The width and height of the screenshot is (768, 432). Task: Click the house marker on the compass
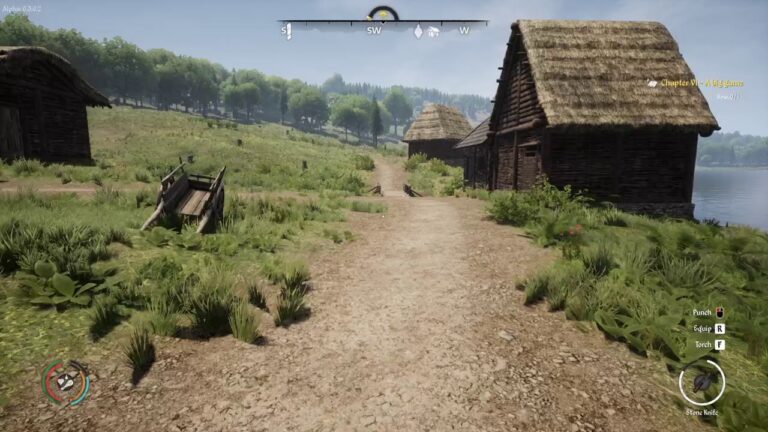point(433,31)
